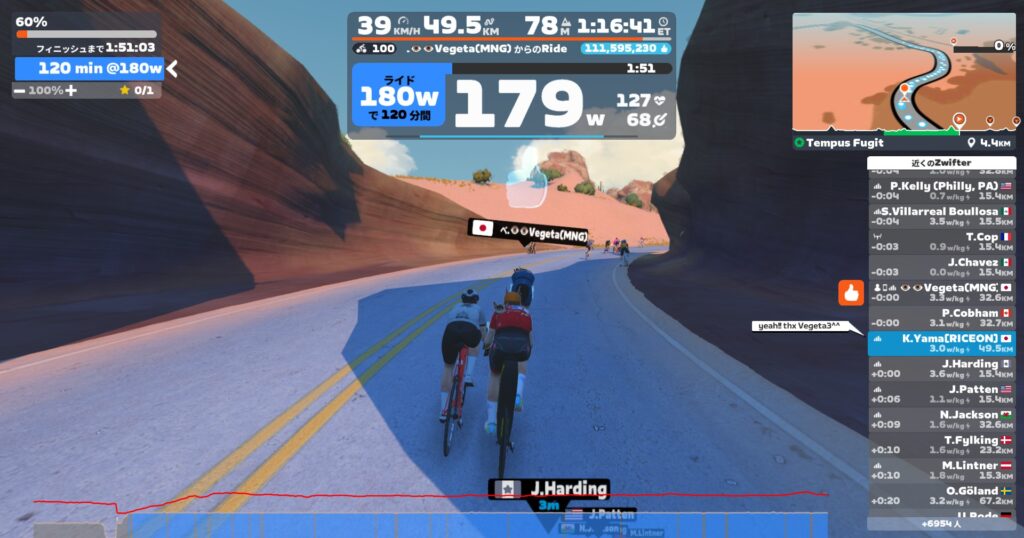Decrease workout intensity with the minus button
The image size is (1024, 538).
(20, 90)
